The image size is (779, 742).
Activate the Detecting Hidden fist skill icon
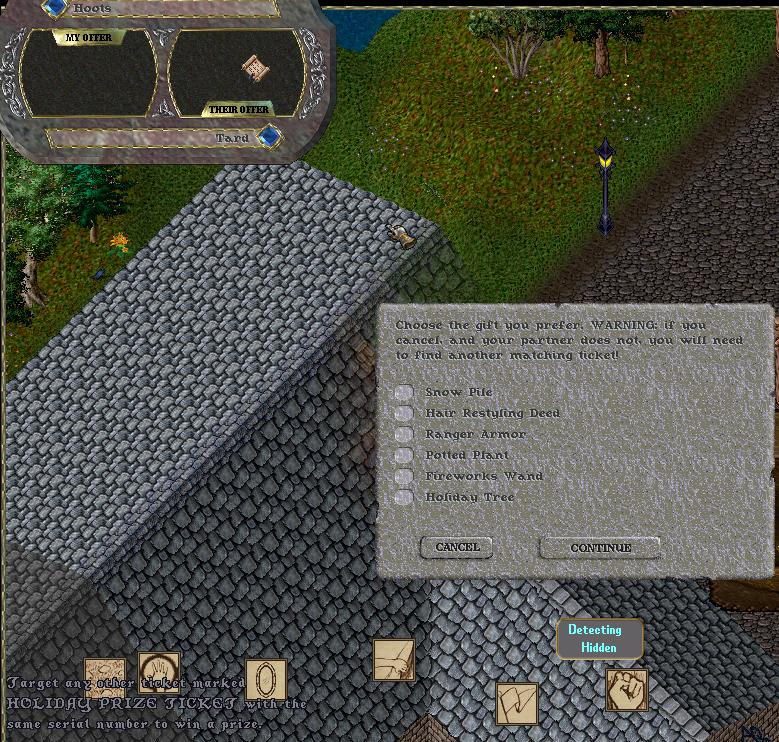[627, 690]
